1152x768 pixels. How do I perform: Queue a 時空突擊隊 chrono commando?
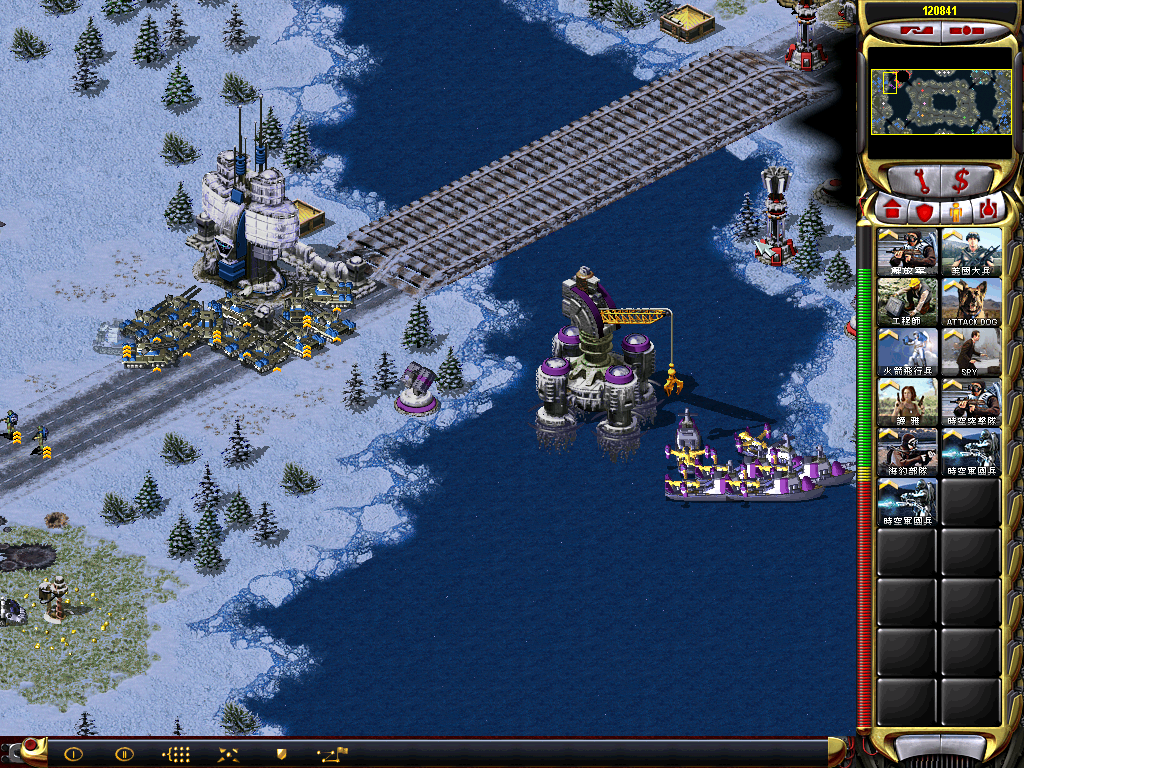[971, 402]
